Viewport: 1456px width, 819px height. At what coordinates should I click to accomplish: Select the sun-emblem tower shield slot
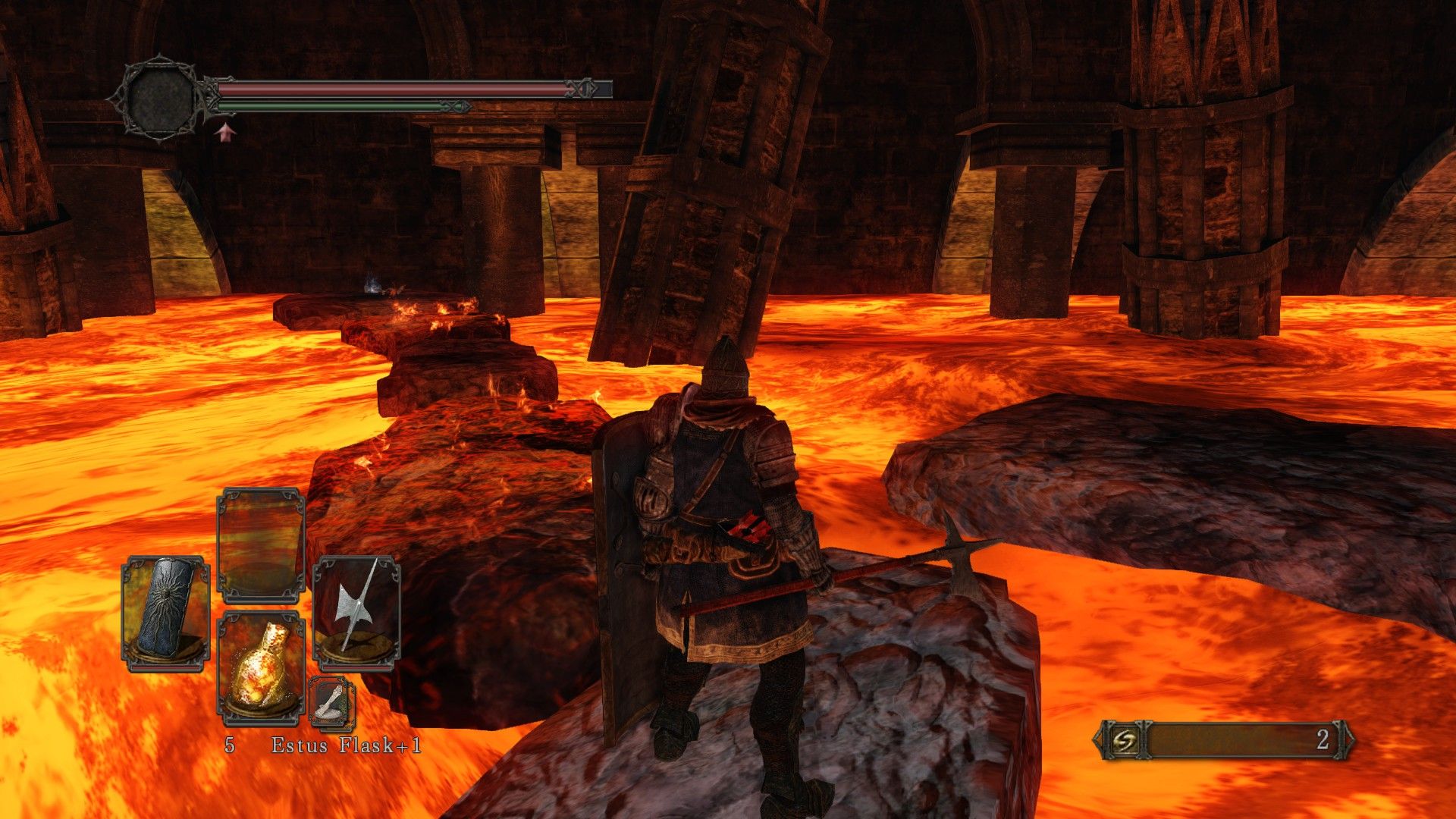(165, 613)
